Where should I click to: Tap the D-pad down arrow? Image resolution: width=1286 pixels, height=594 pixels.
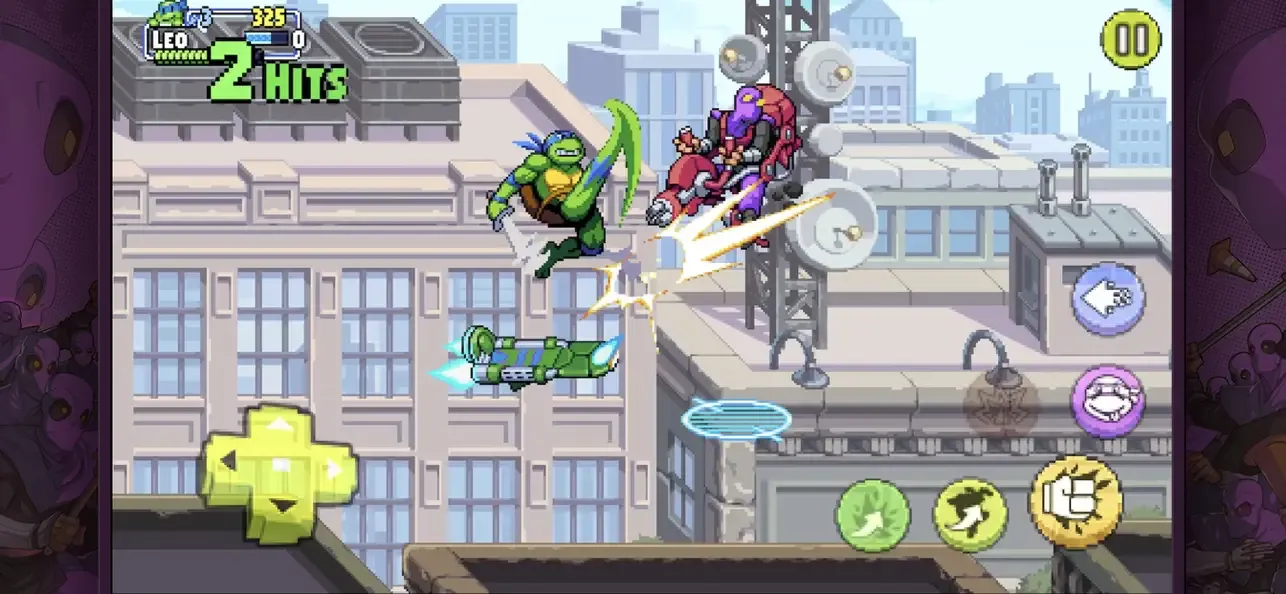pyautogui.click(x=281, y=507)
